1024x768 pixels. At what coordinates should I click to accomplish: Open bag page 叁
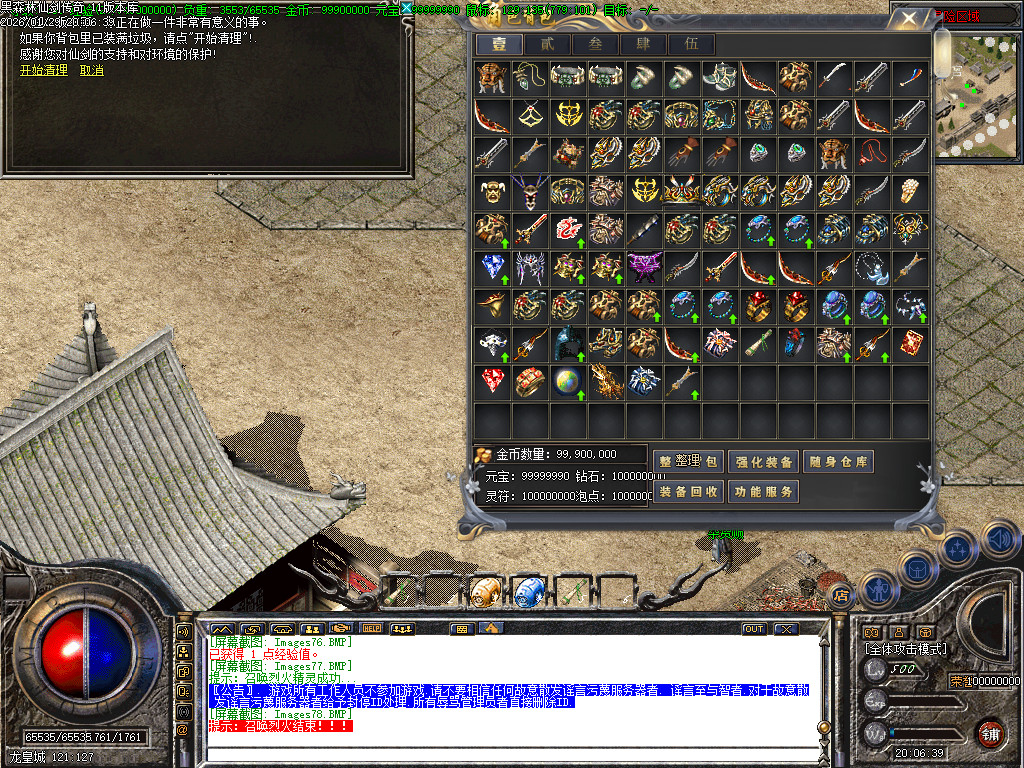tap(595, 44)
